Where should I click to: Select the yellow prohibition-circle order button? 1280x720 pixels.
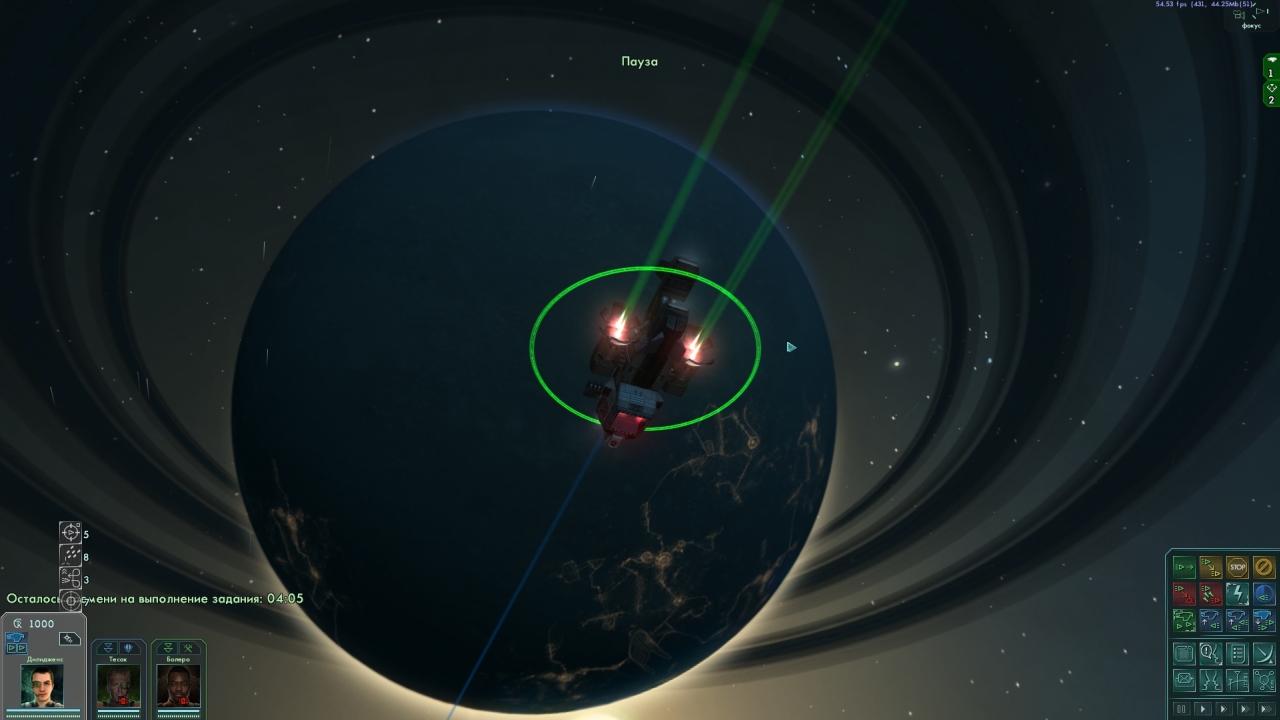click(1264, 568)
